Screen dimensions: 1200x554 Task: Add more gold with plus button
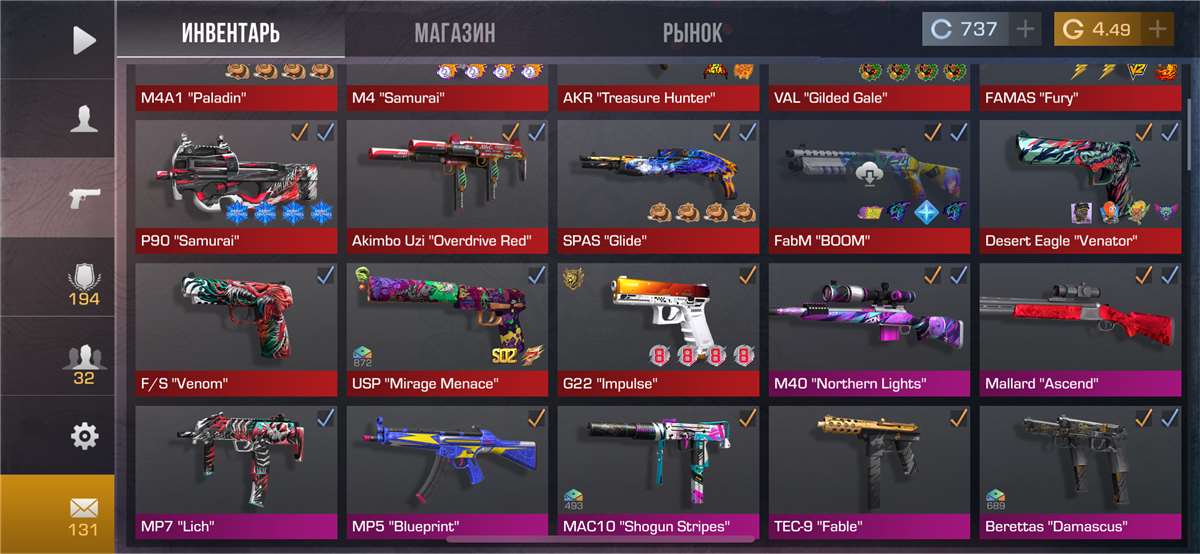coord(1158,29)
